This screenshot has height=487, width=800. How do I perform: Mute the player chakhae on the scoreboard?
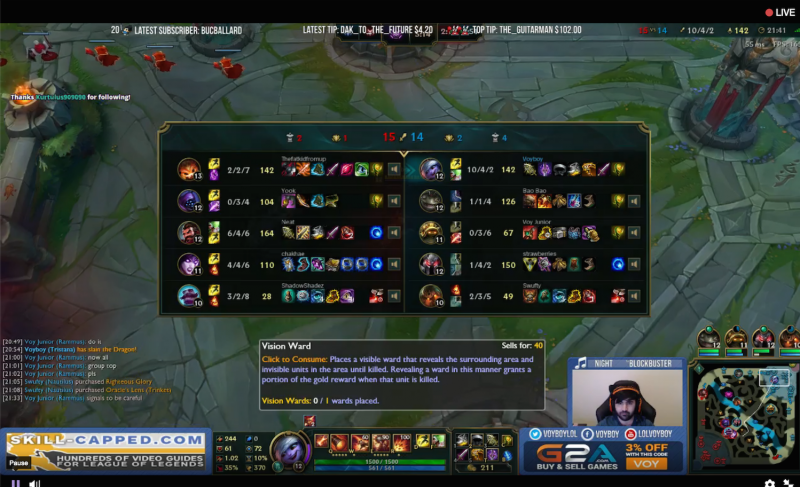coord(392,264)
